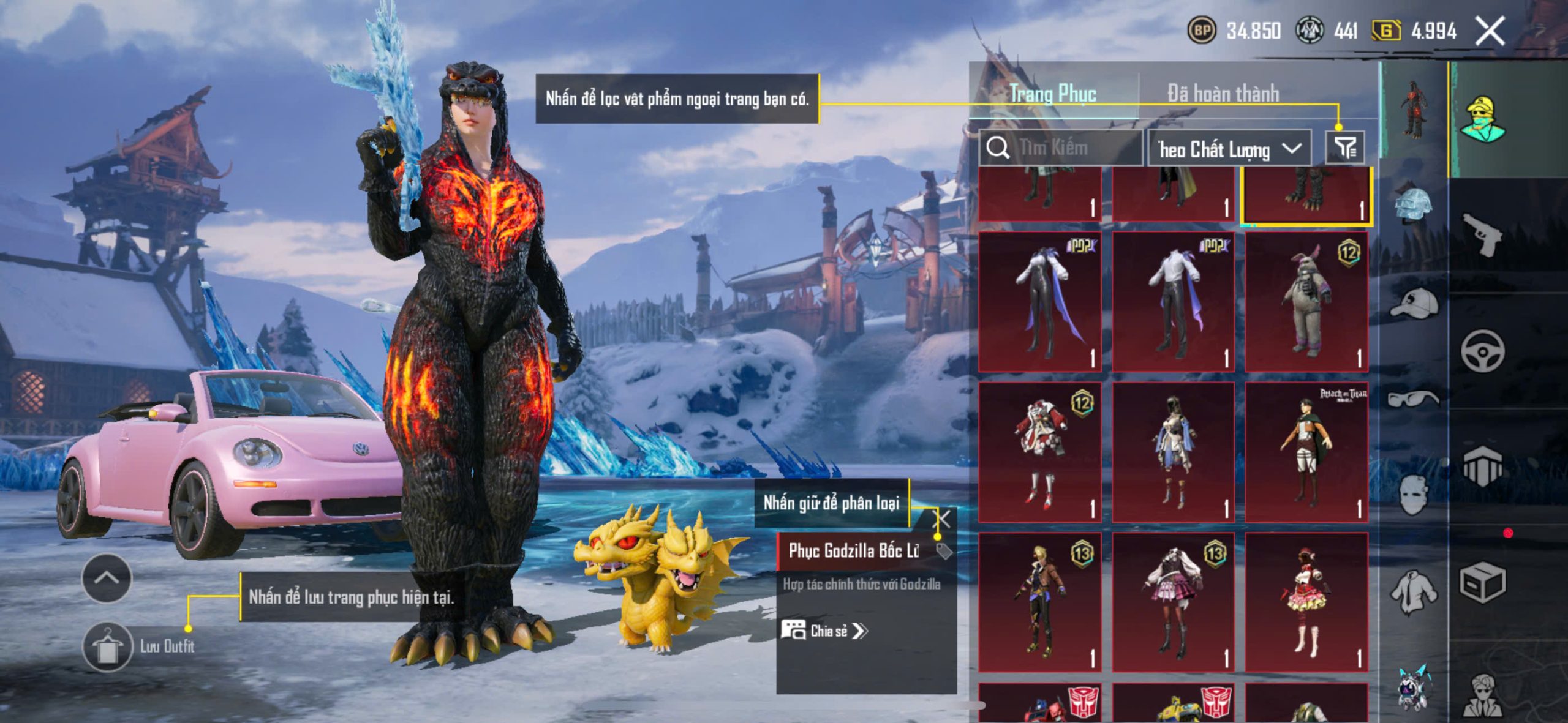Select the bunny mascot outfit tile
The image size is (1568, 723).
pyautogui.click(x=1306, y=301)
